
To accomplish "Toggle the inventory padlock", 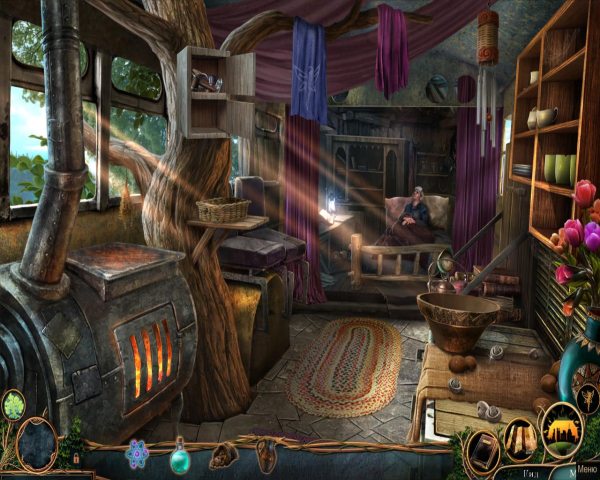I will pos(78,457).
